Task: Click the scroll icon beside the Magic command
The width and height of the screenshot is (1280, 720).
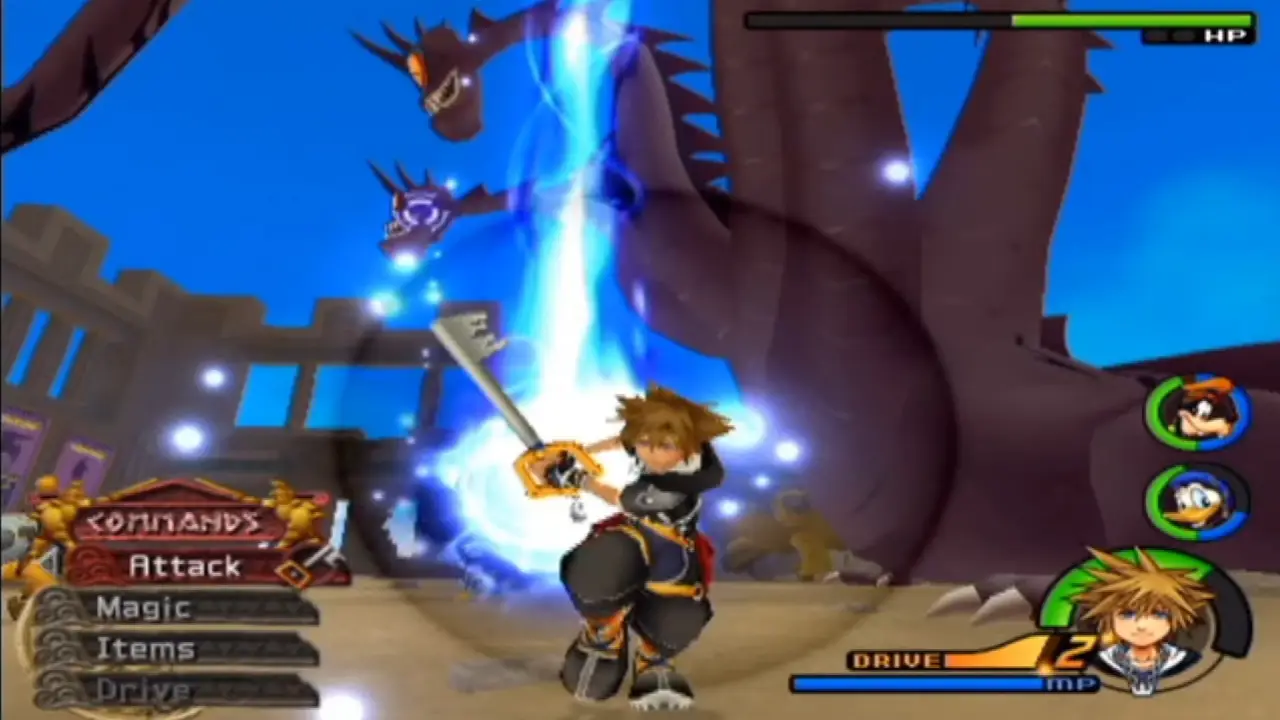Action: (x=56, y=605)
